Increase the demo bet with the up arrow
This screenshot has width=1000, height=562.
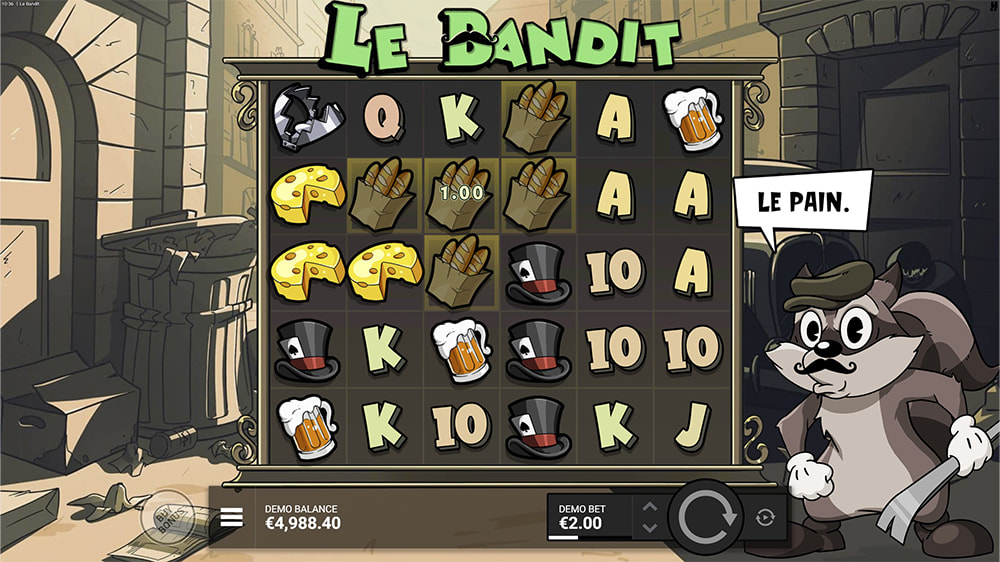(649, 507)
